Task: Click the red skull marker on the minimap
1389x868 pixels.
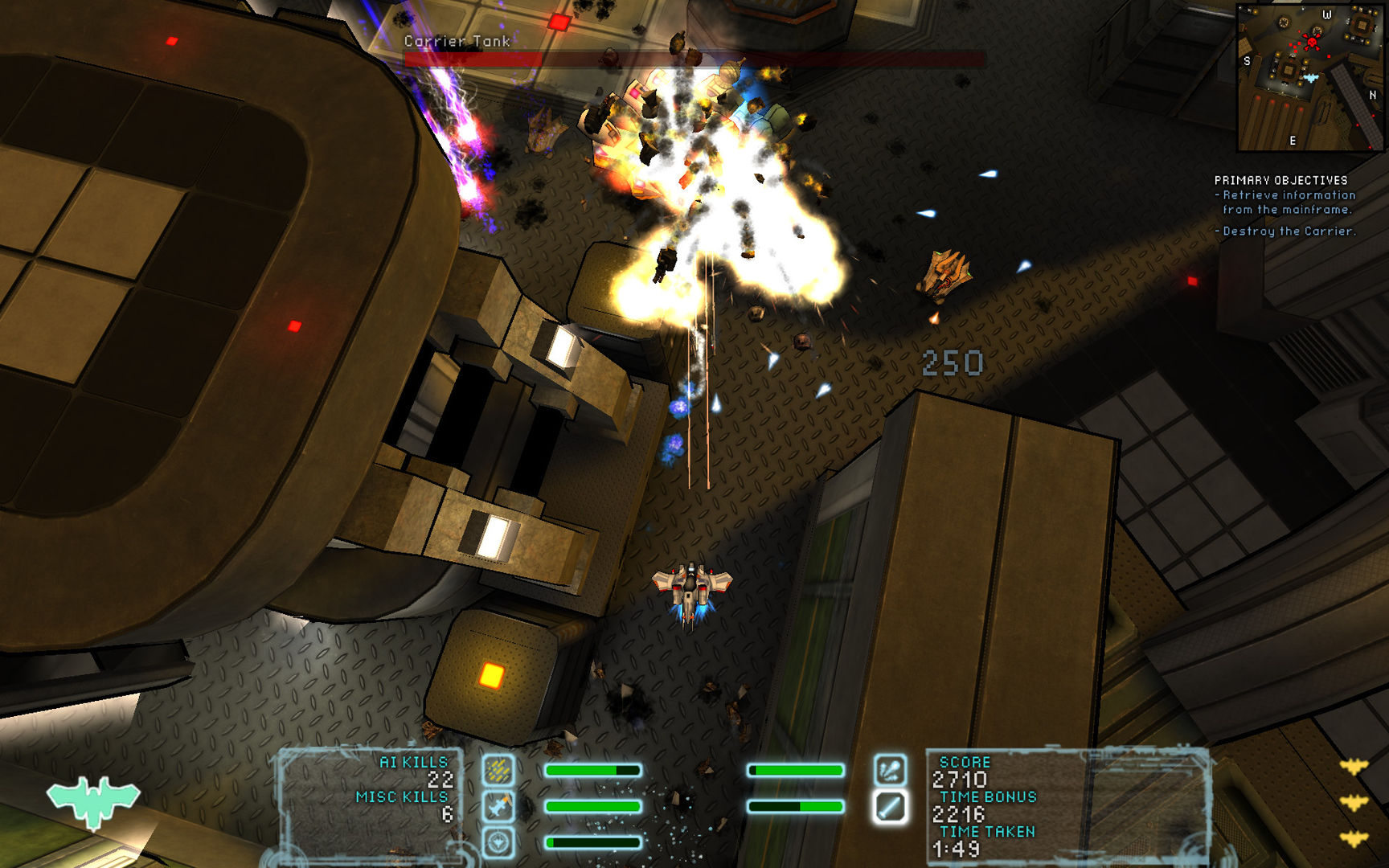Action: tap(1313, 42)
